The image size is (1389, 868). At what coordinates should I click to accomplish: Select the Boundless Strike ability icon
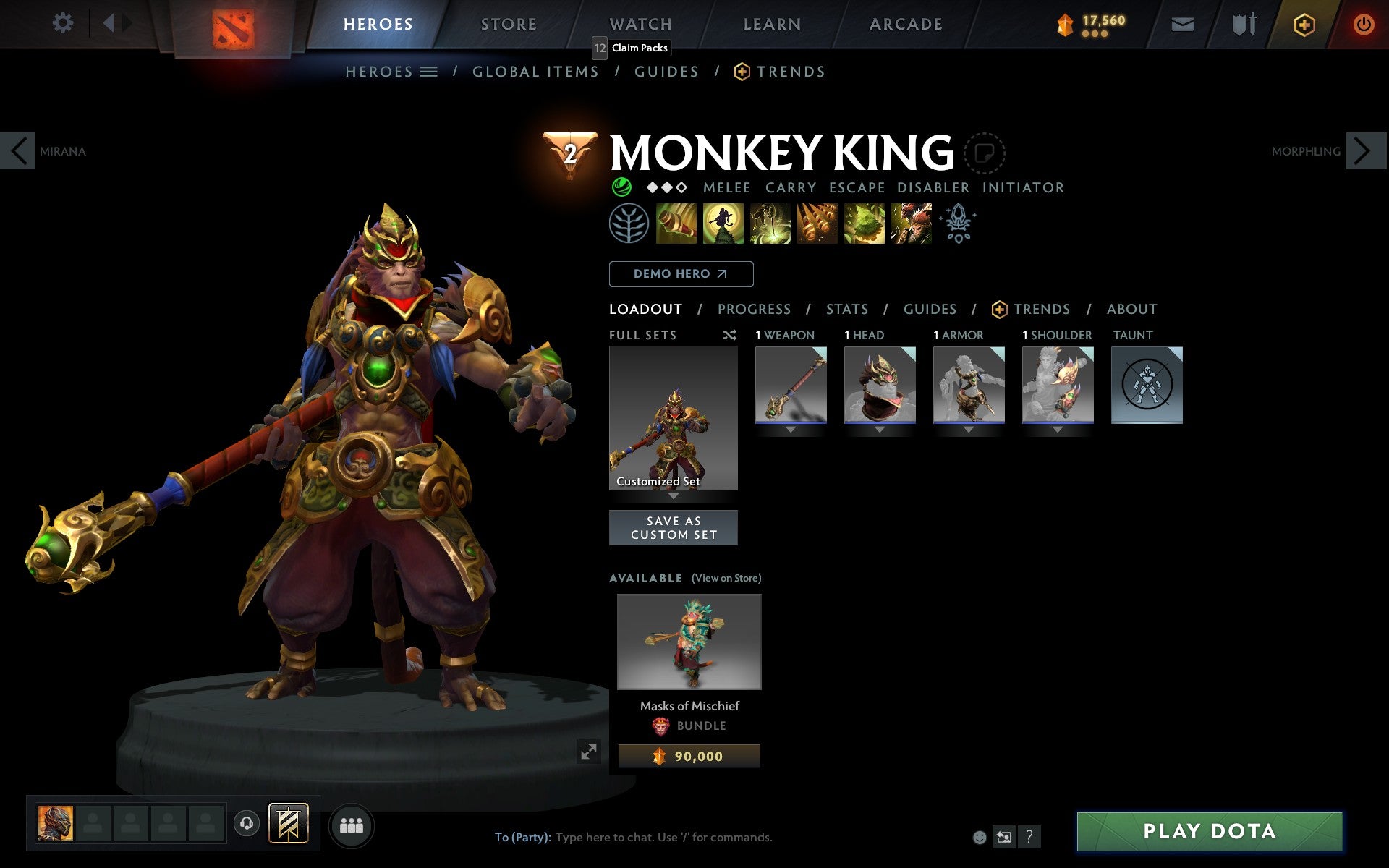point(677,224)
